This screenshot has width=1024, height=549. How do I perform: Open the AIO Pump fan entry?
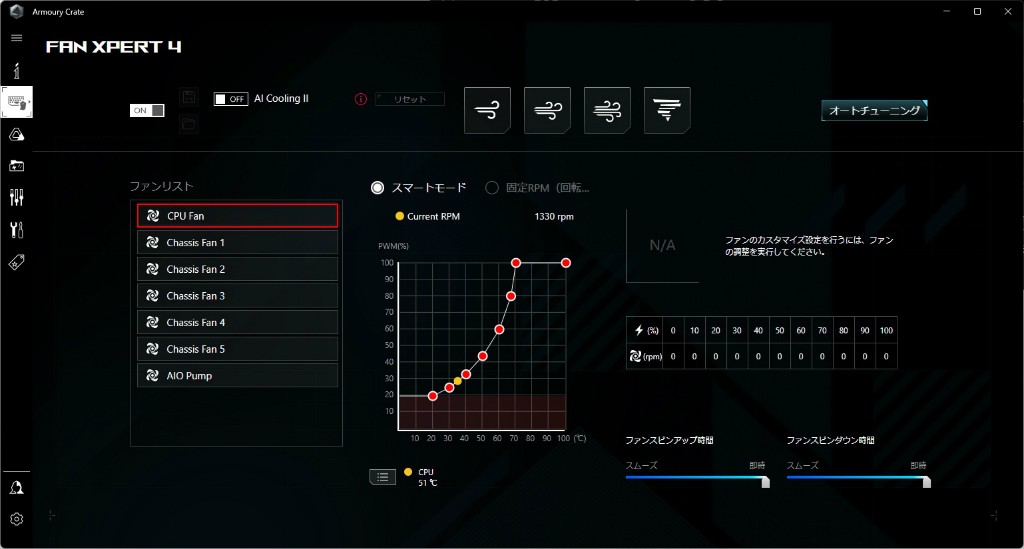(237, 376)
